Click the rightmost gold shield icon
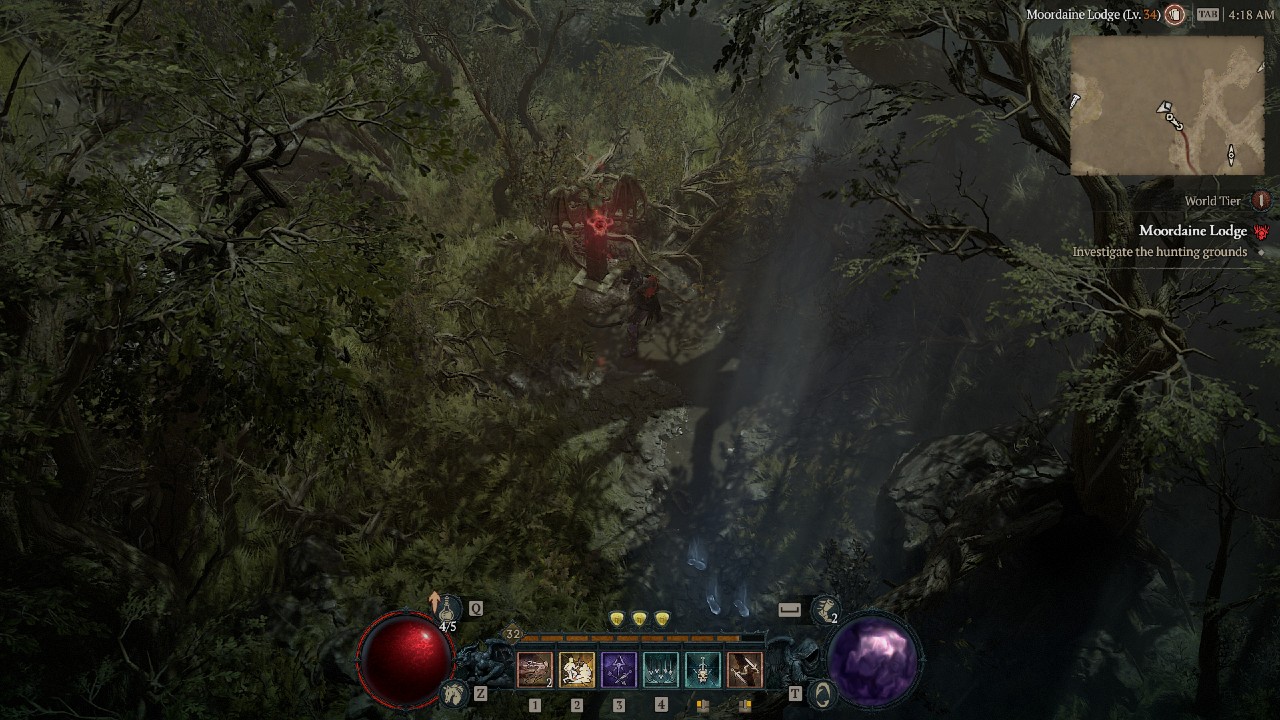 click(661, 618)
